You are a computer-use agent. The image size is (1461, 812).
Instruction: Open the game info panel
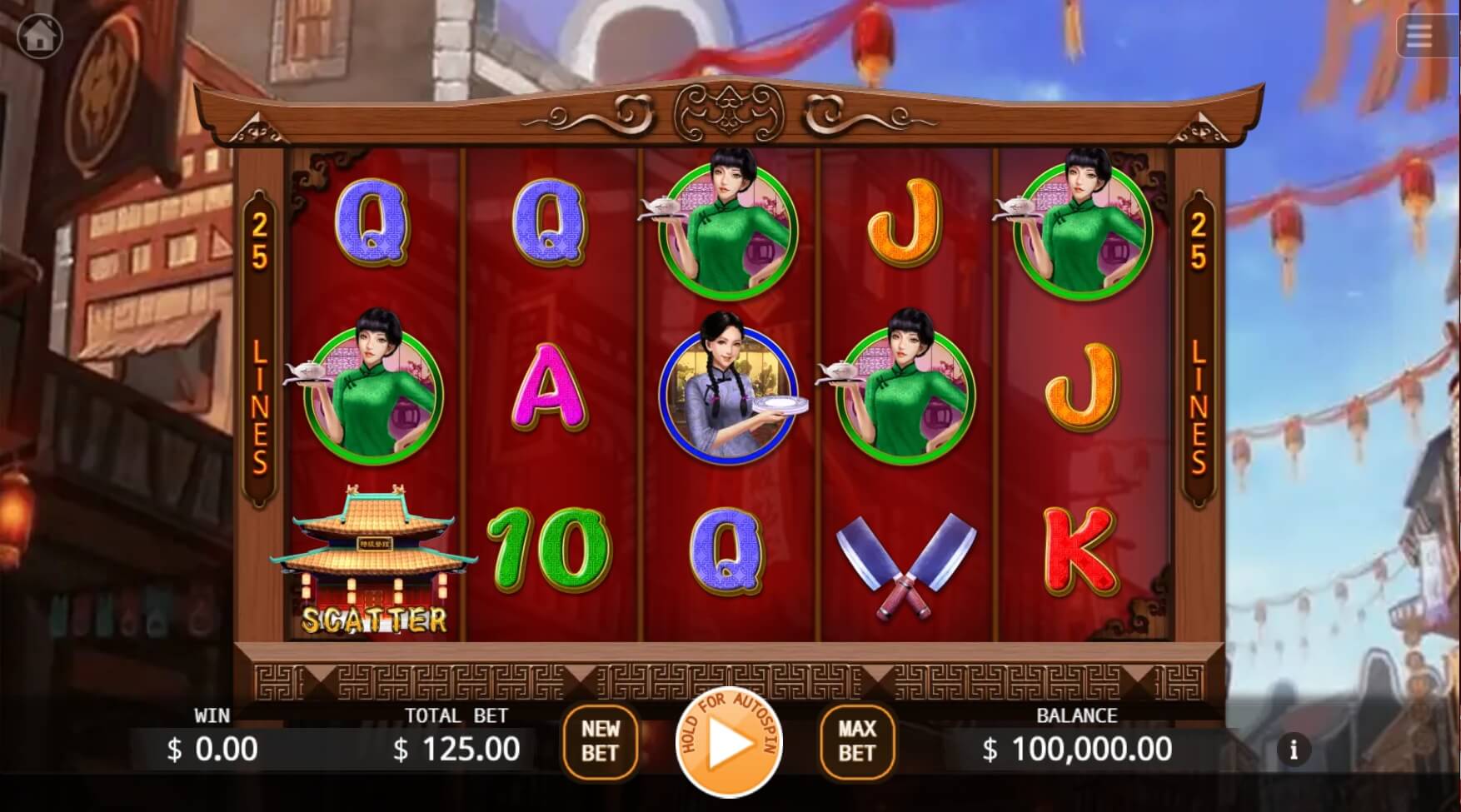click(x=1294, y=749)
